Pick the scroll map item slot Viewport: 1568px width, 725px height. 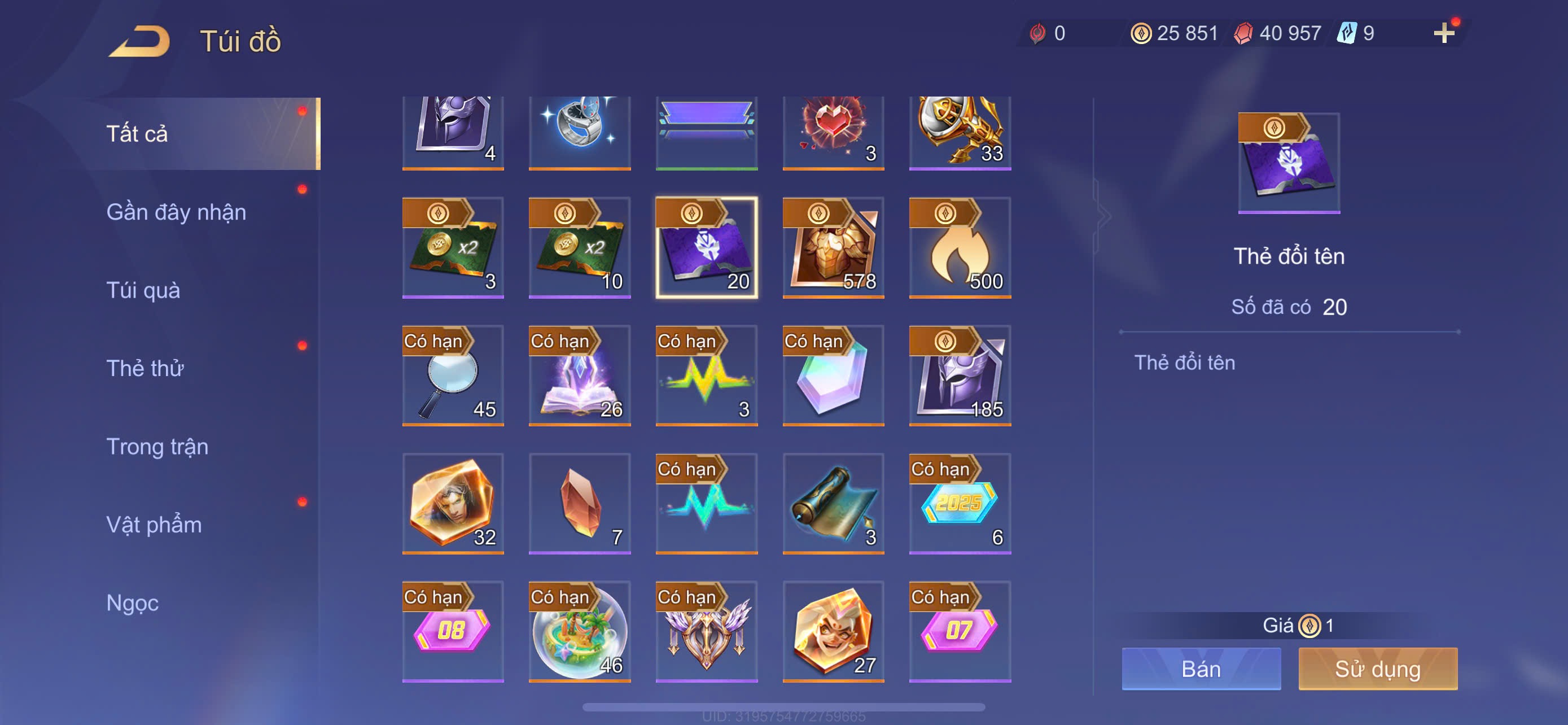(x=833, y=504)
